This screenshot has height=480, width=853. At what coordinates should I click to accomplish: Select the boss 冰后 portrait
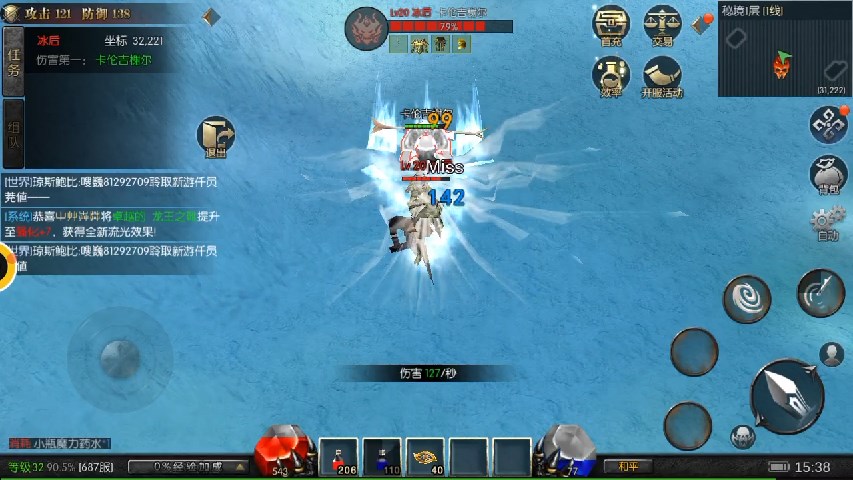pyautogui.click(x=366, y=28)
